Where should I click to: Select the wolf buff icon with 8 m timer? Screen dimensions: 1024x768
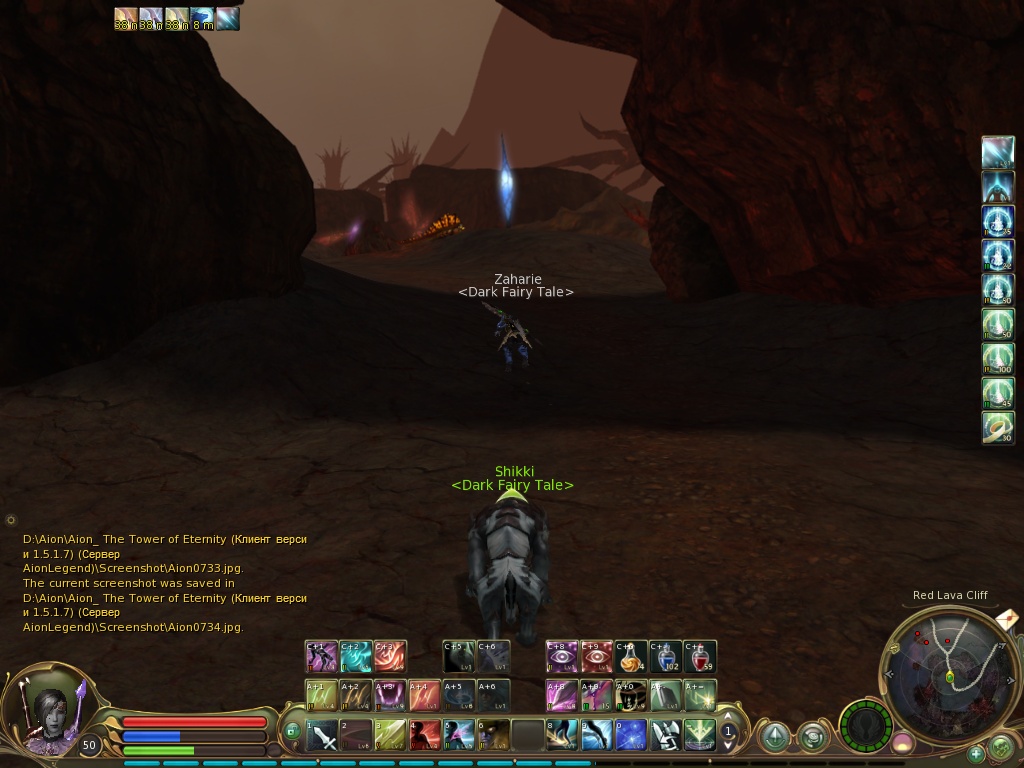tap(202, 19)
